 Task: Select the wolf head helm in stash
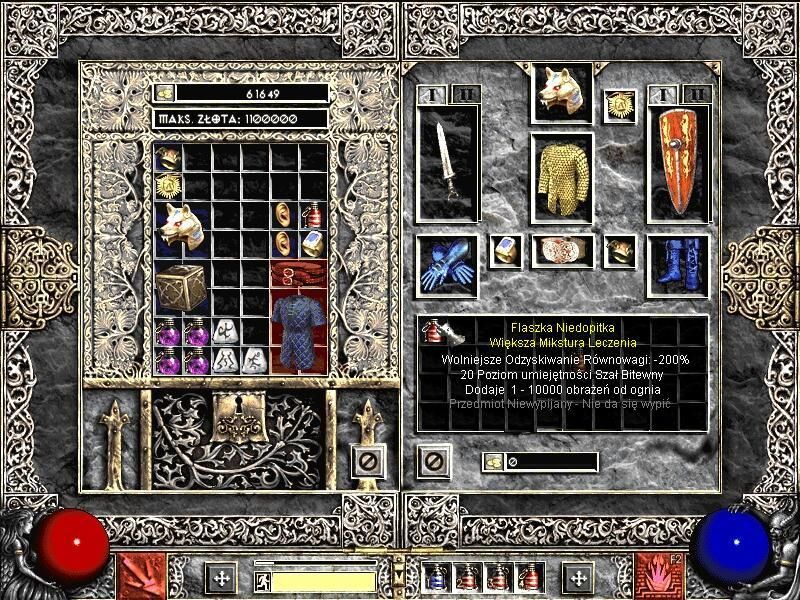pos(182,228)
